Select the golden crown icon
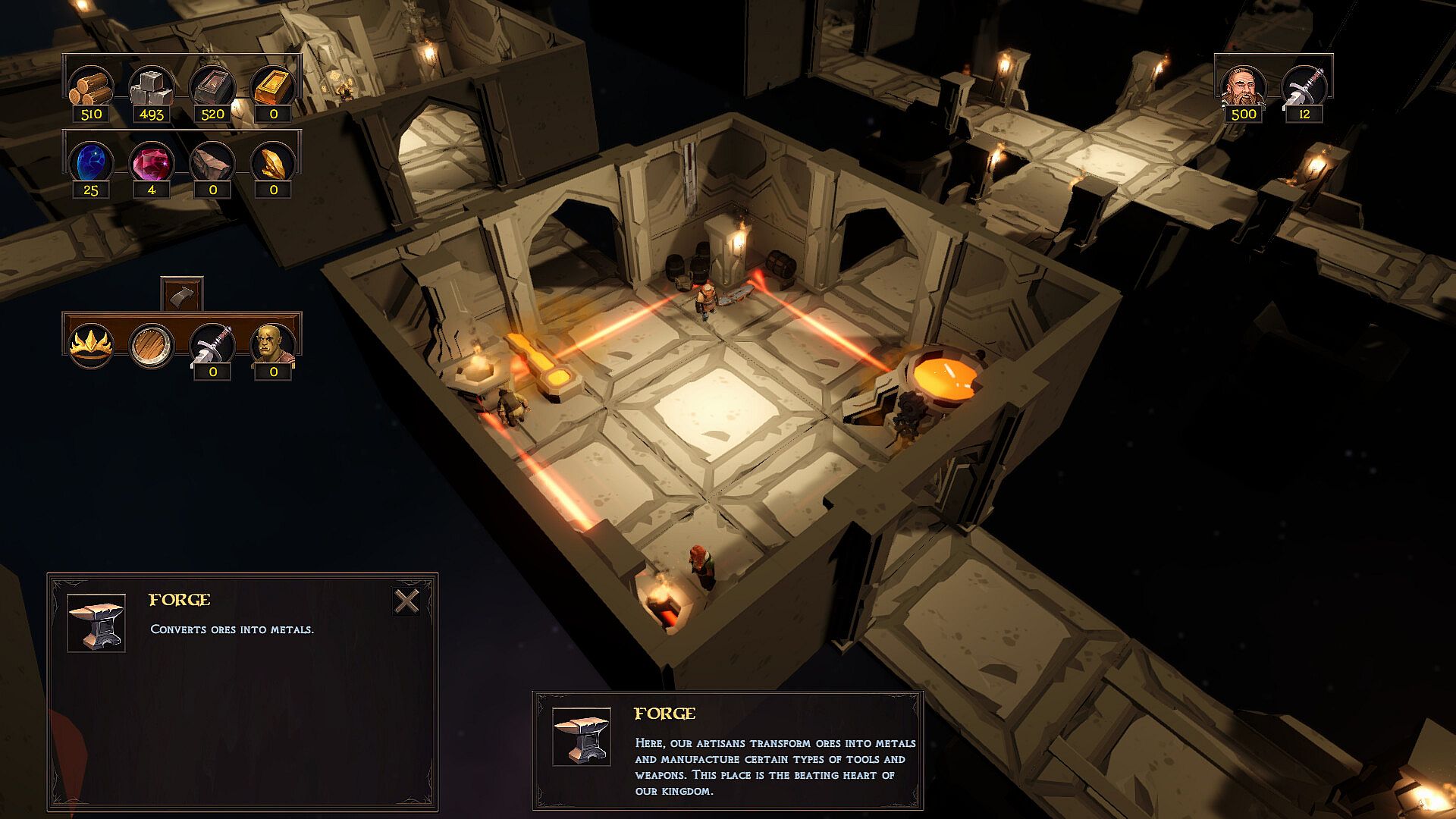Screen dimensions: 1456x819 click(x=91, y=345)
